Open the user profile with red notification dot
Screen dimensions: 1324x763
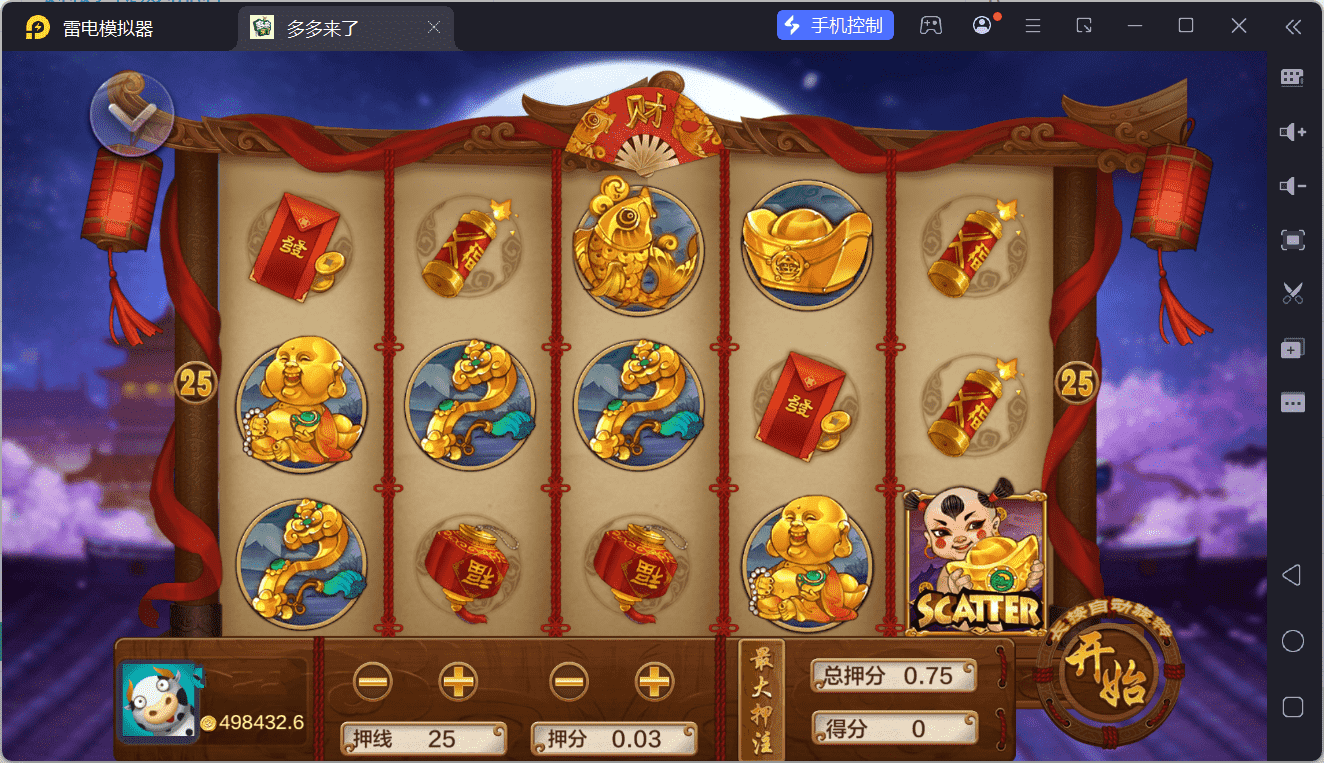[981, 25]
